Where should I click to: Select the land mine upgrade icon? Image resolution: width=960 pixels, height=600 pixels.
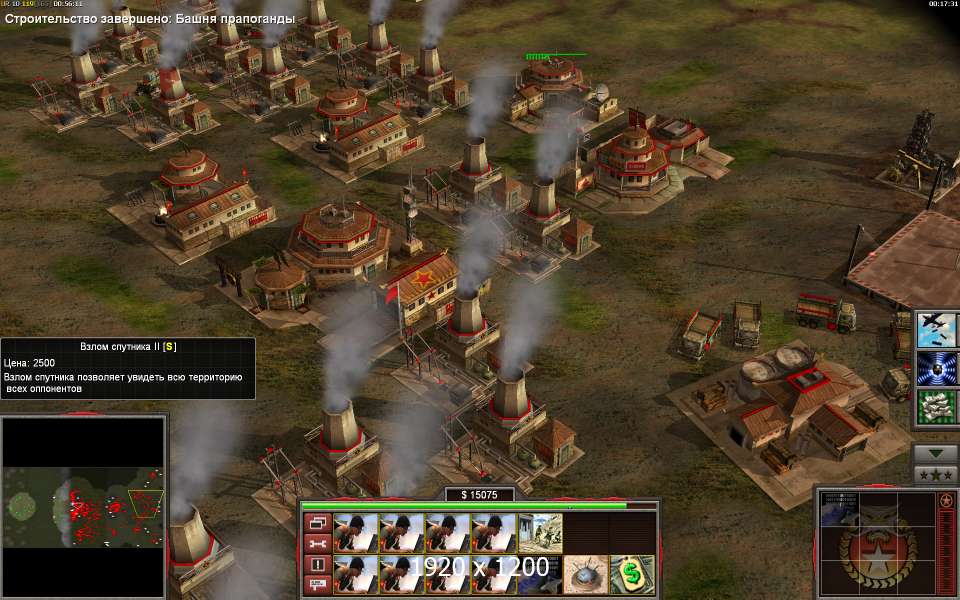pos(585,573)
